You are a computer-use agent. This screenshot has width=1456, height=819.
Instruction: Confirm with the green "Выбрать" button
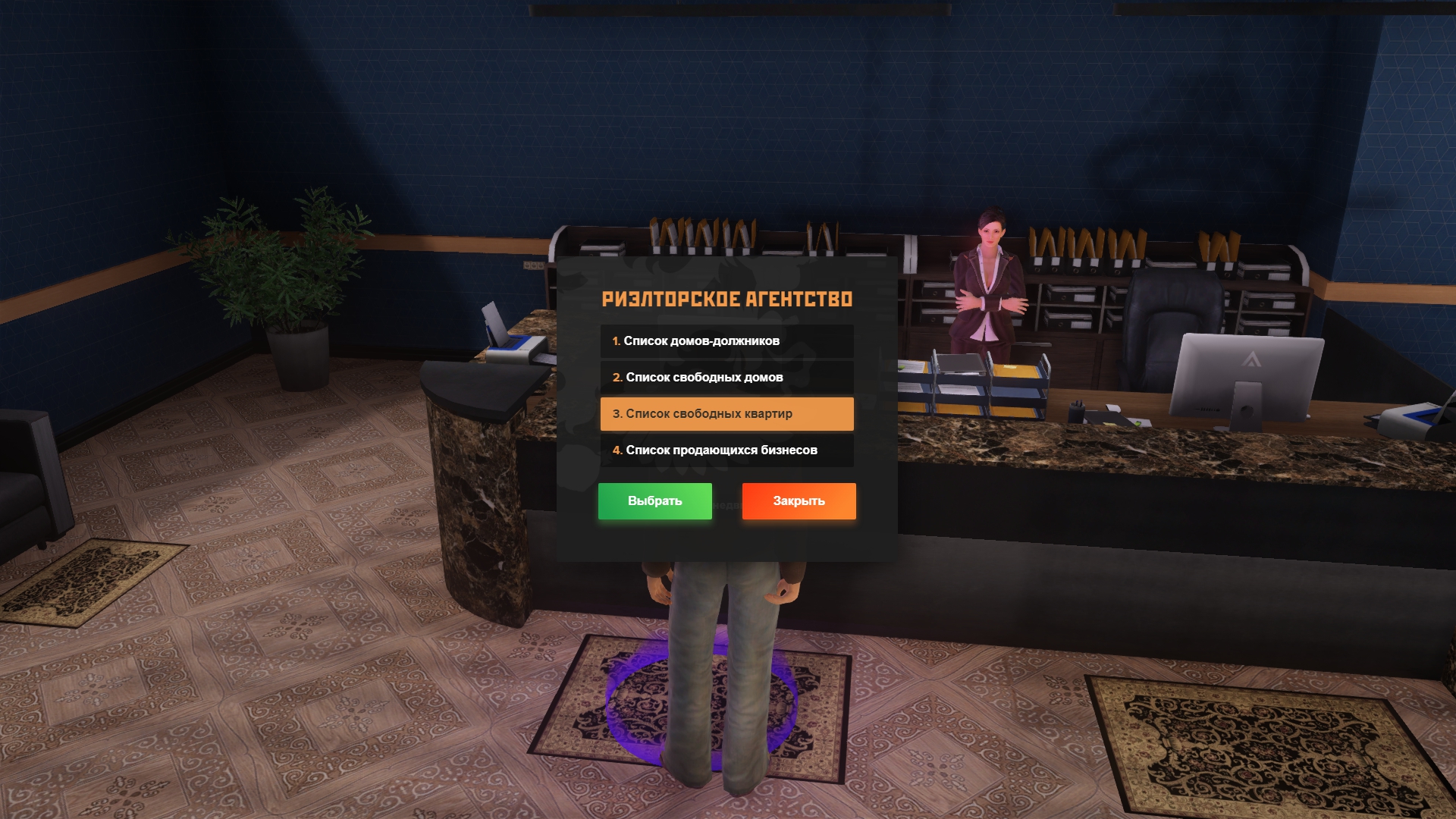654,501
